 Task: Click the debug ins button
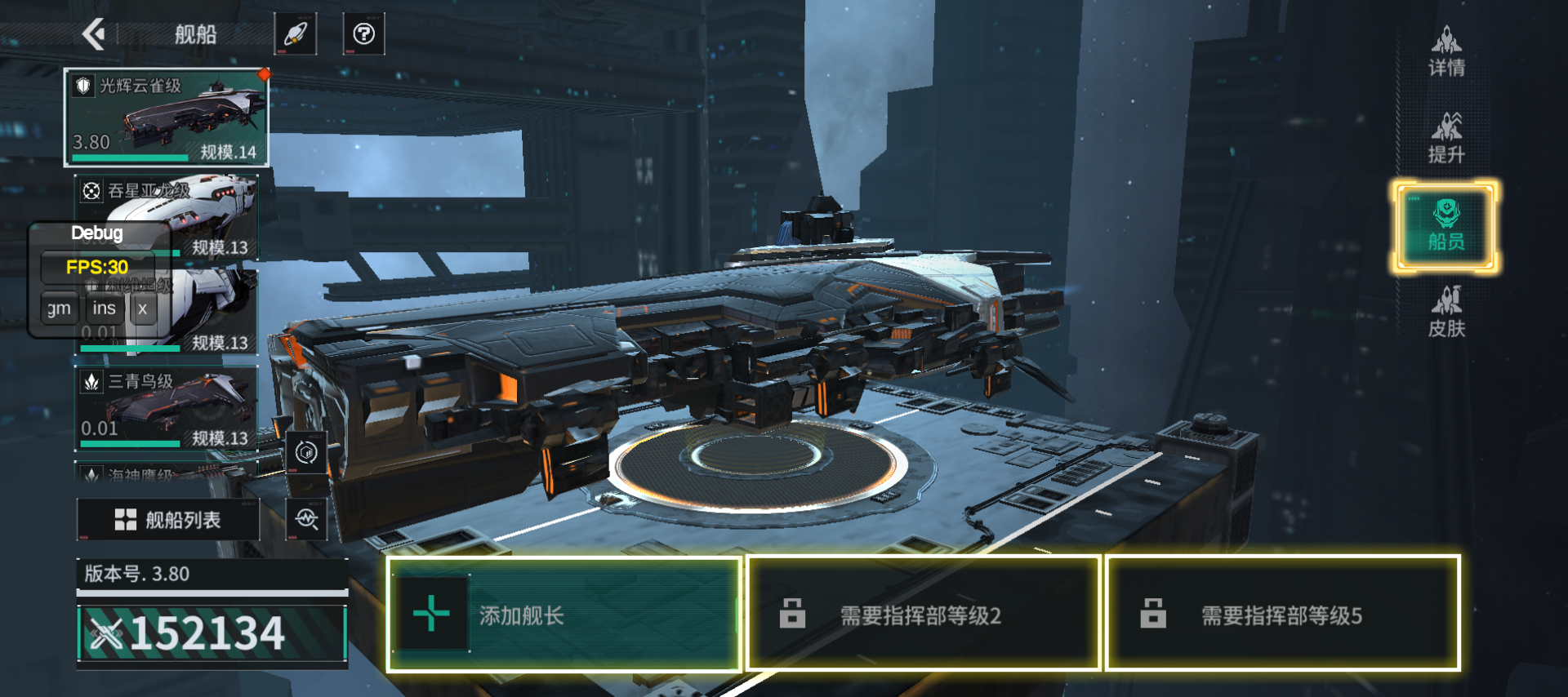click(104, 309)
